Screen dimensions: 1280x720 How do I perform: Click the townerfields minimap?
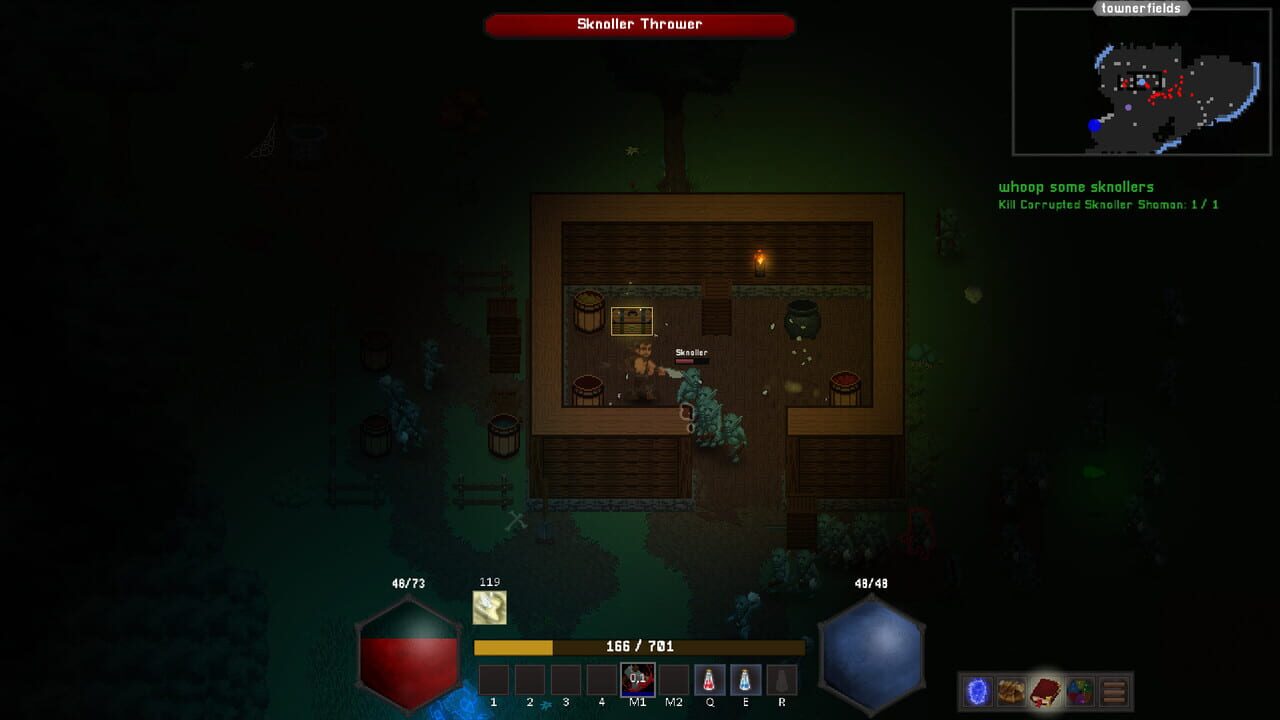pyautogui.click(x=1140, y=80)
